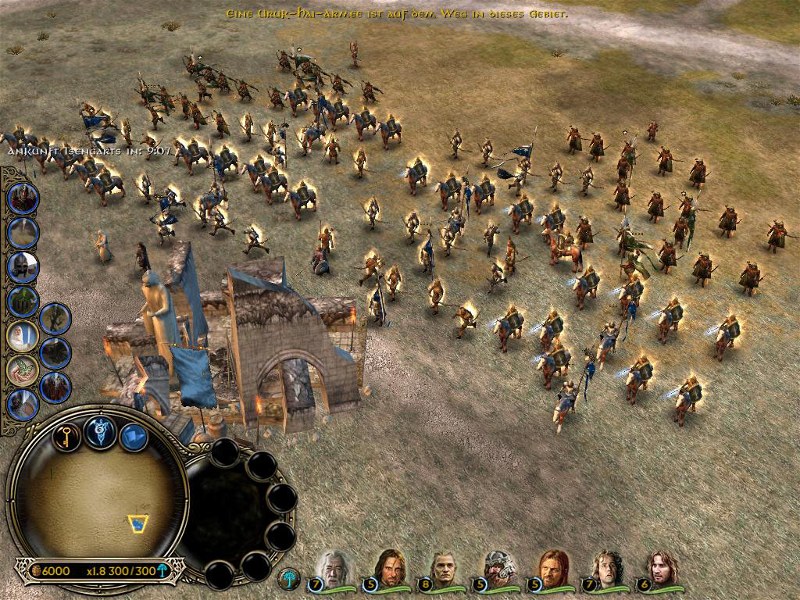The height and width of the screenshot is (600, 800).
Task: Activate the pink and green swirl power
Action: tap(22, 370)
